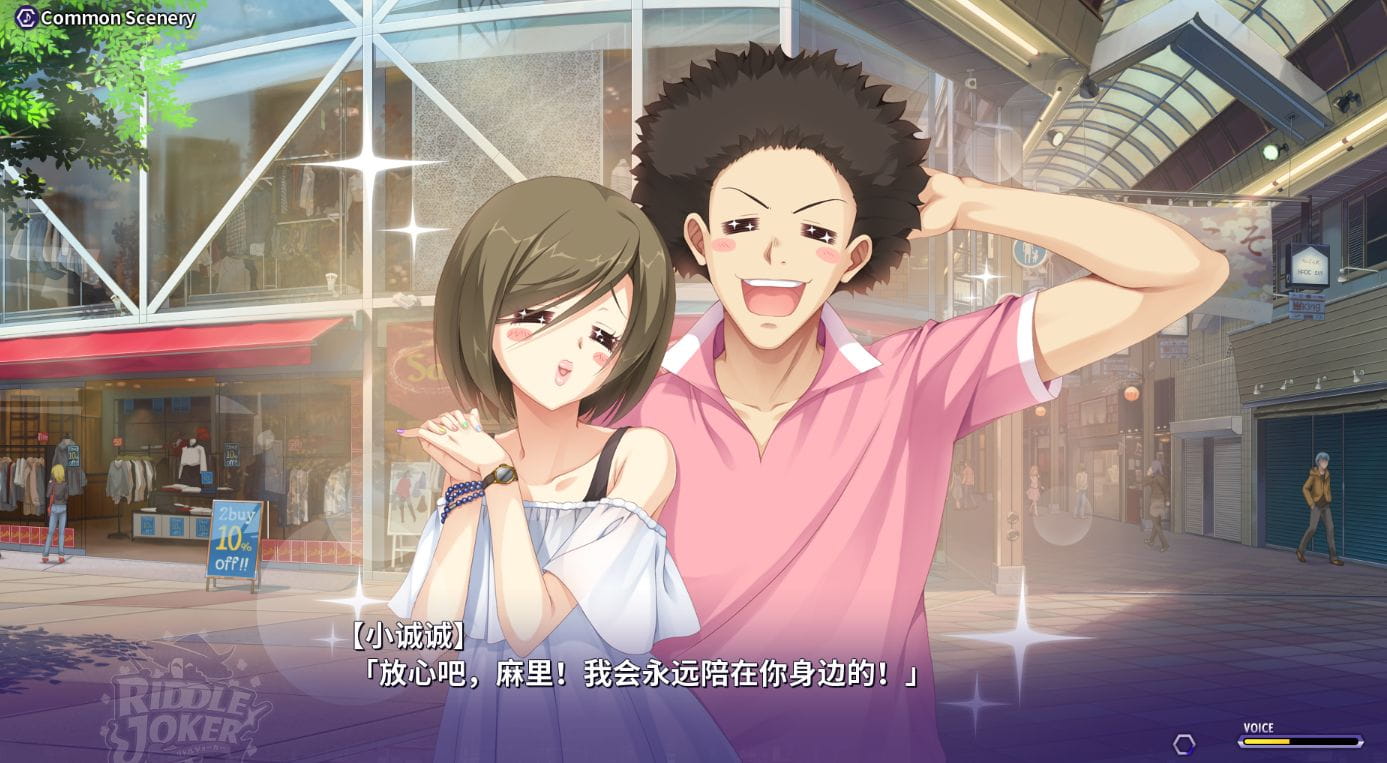Screen dimensions: 1387x763
Task: Click the hexagon icon beside the VOICE bar
Action: tap(1184, 743)
